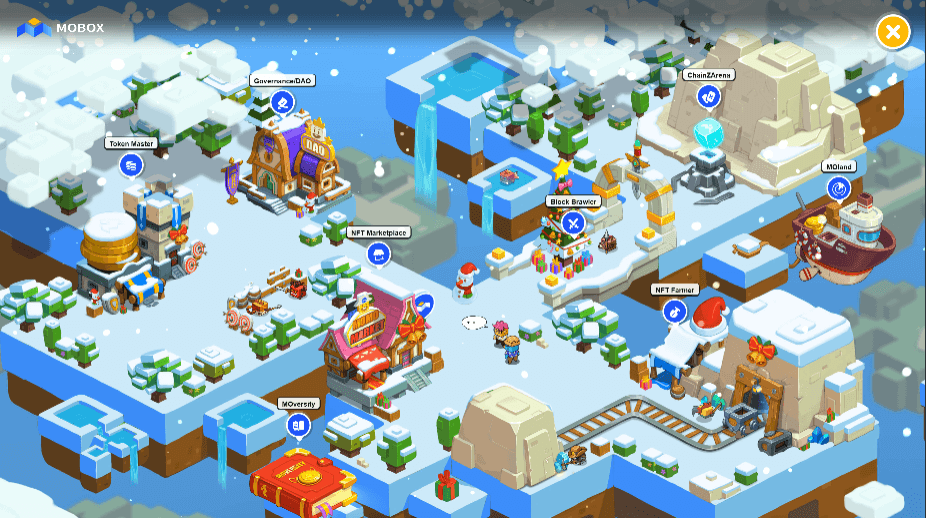The image size is (926, 518).
Task: Open the NFT Farmer marker
Action: click(x=675, y=311)
